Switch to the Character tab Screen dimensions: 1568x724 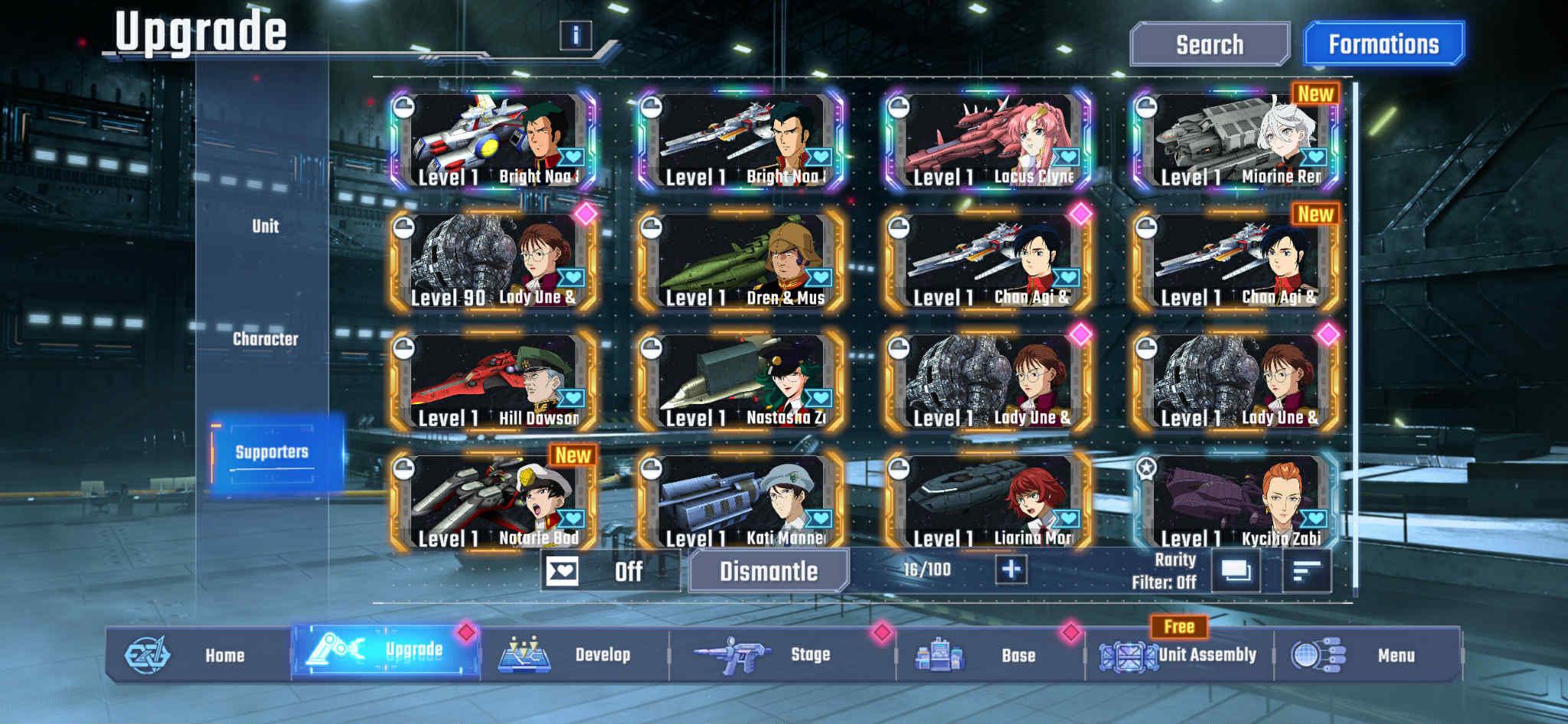[267, 340]
